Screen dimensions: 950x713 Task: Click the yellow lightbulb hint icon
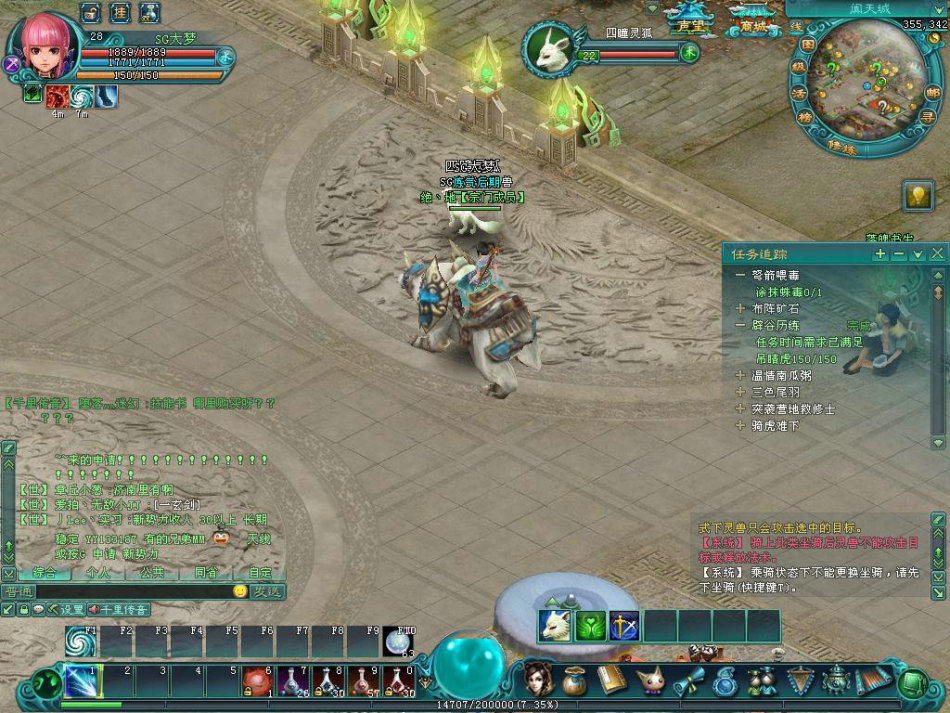(x=918, y=196)
